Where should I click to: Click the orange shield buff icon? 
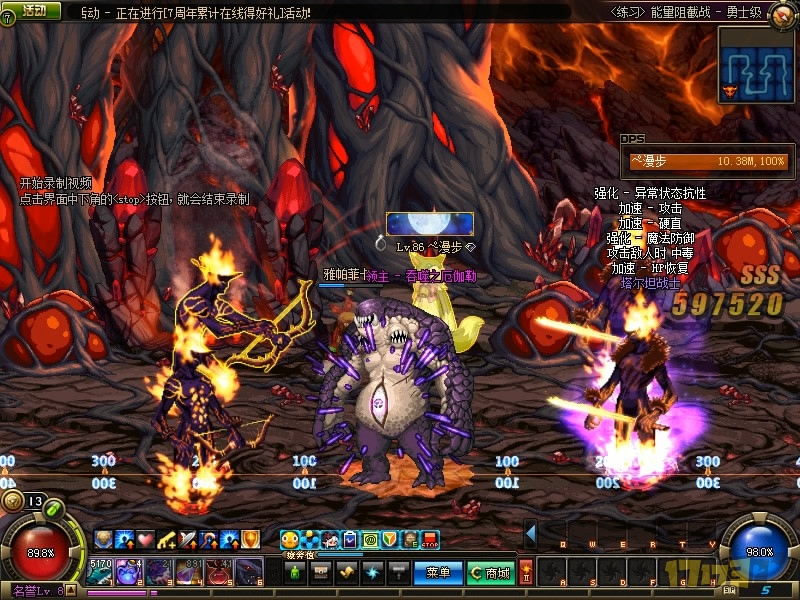(x=250, y=540)
